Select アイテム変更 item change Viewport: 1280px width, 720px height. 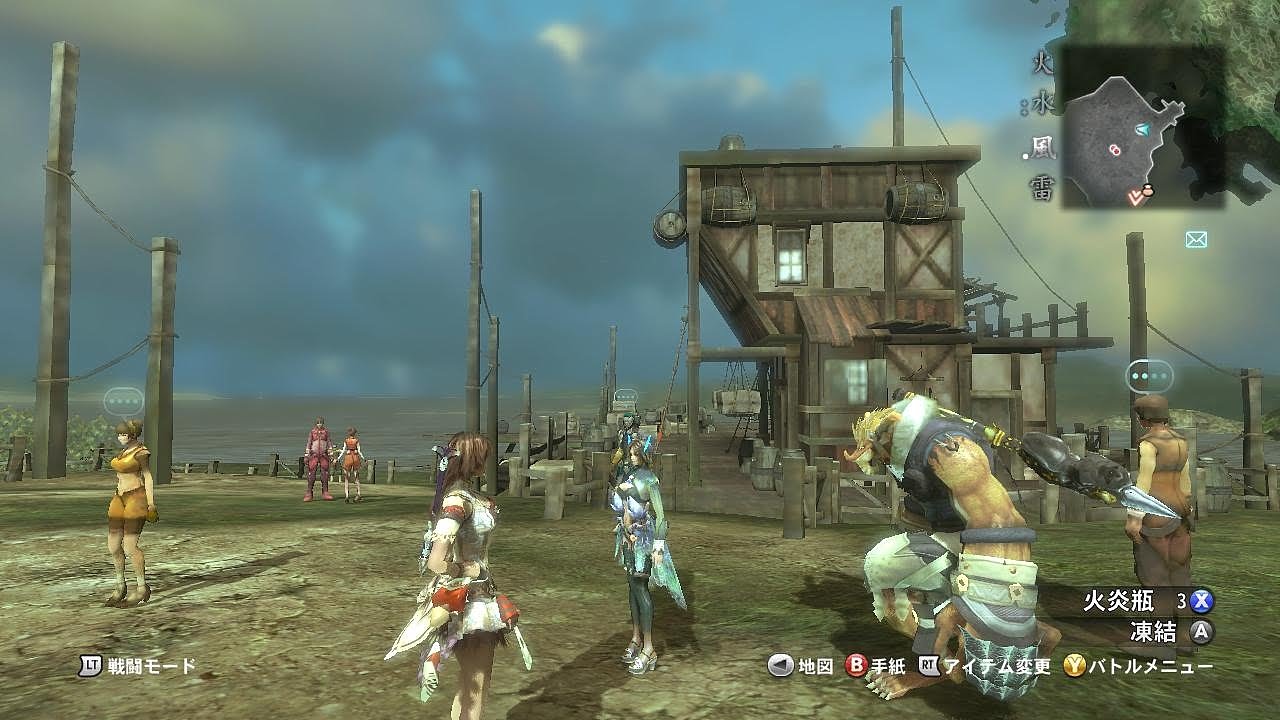pyautogui.click(x=985, y=666)
